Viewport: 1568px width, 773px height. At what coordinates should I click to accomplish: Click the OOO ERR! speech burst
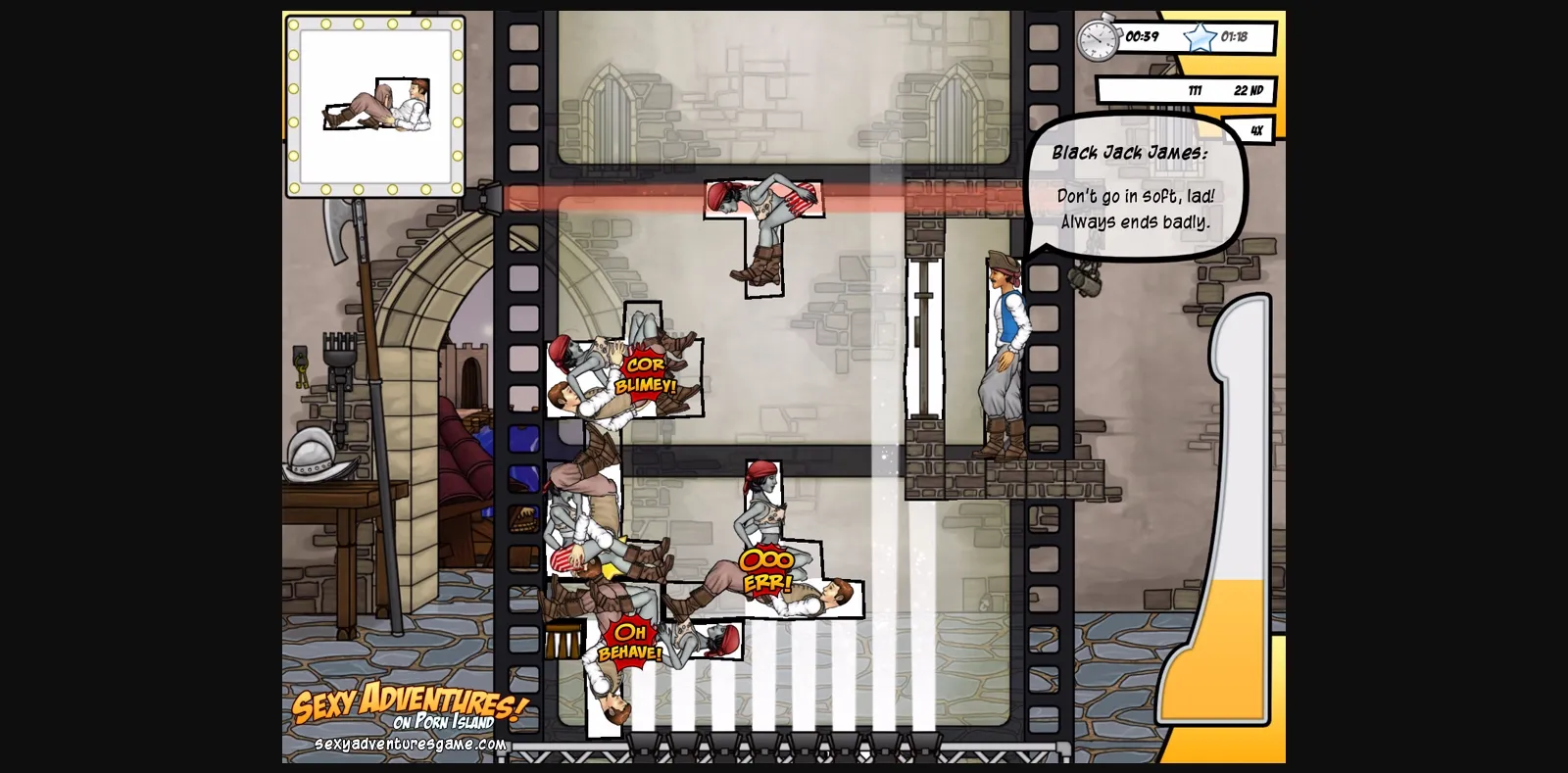pos(768,568)
